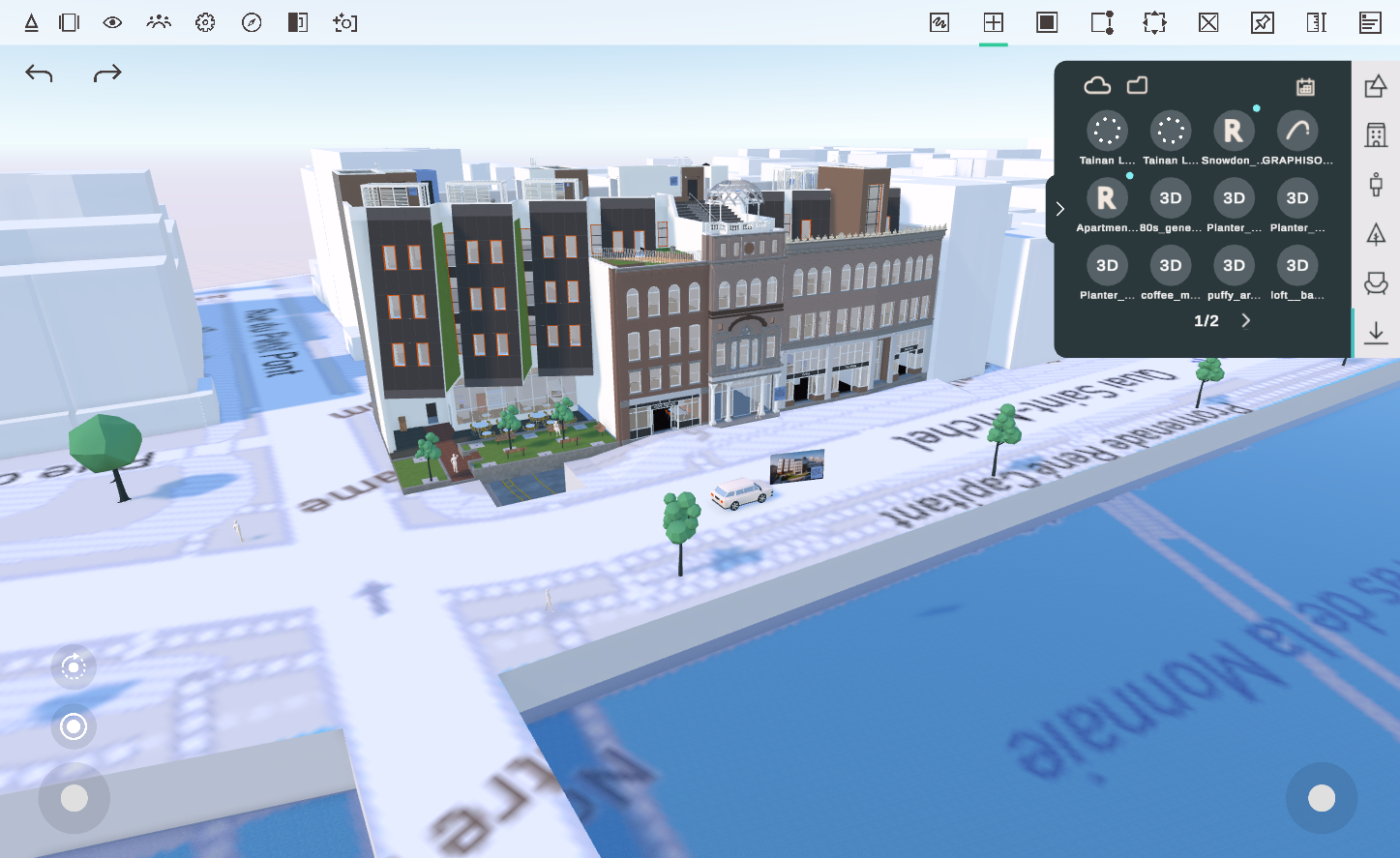This screenshot has width=1400, height=858.
Task: Collapse the asset library with the edge chevron
Action: (x=1059, y=208)
